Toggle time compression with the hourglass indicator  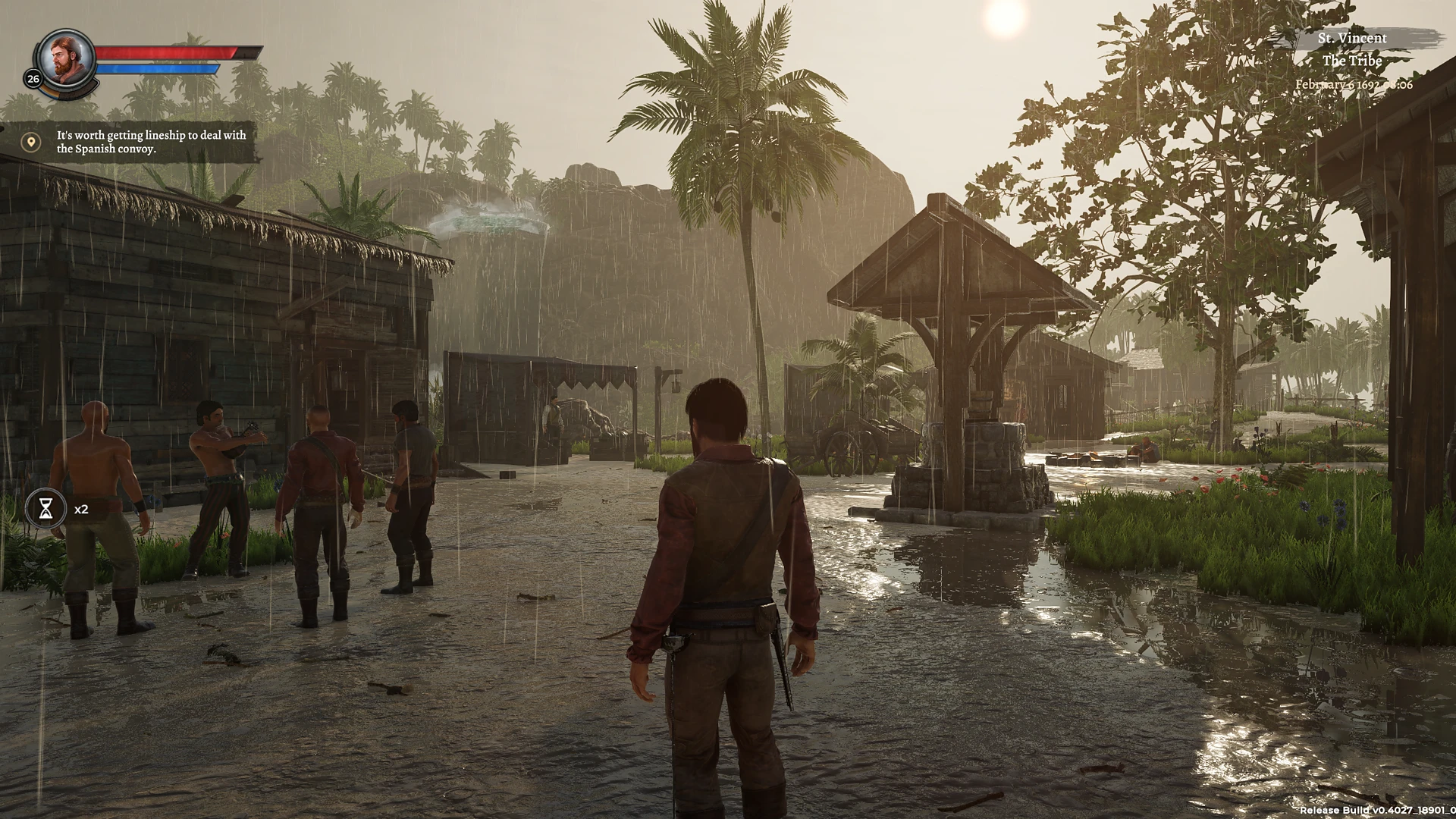47,509
